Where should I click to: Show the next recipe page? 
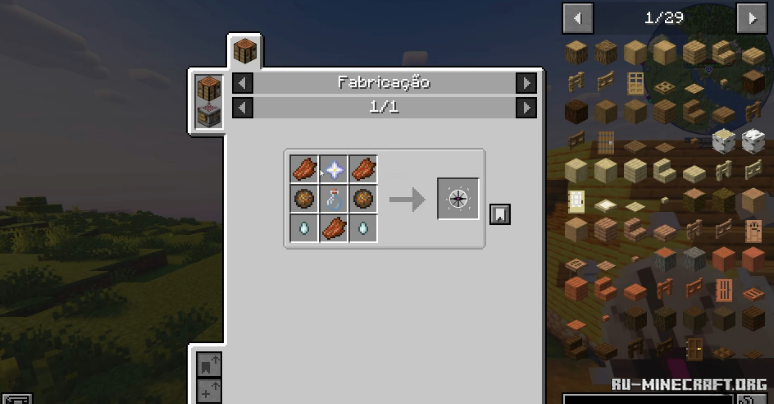click(526, 107)
